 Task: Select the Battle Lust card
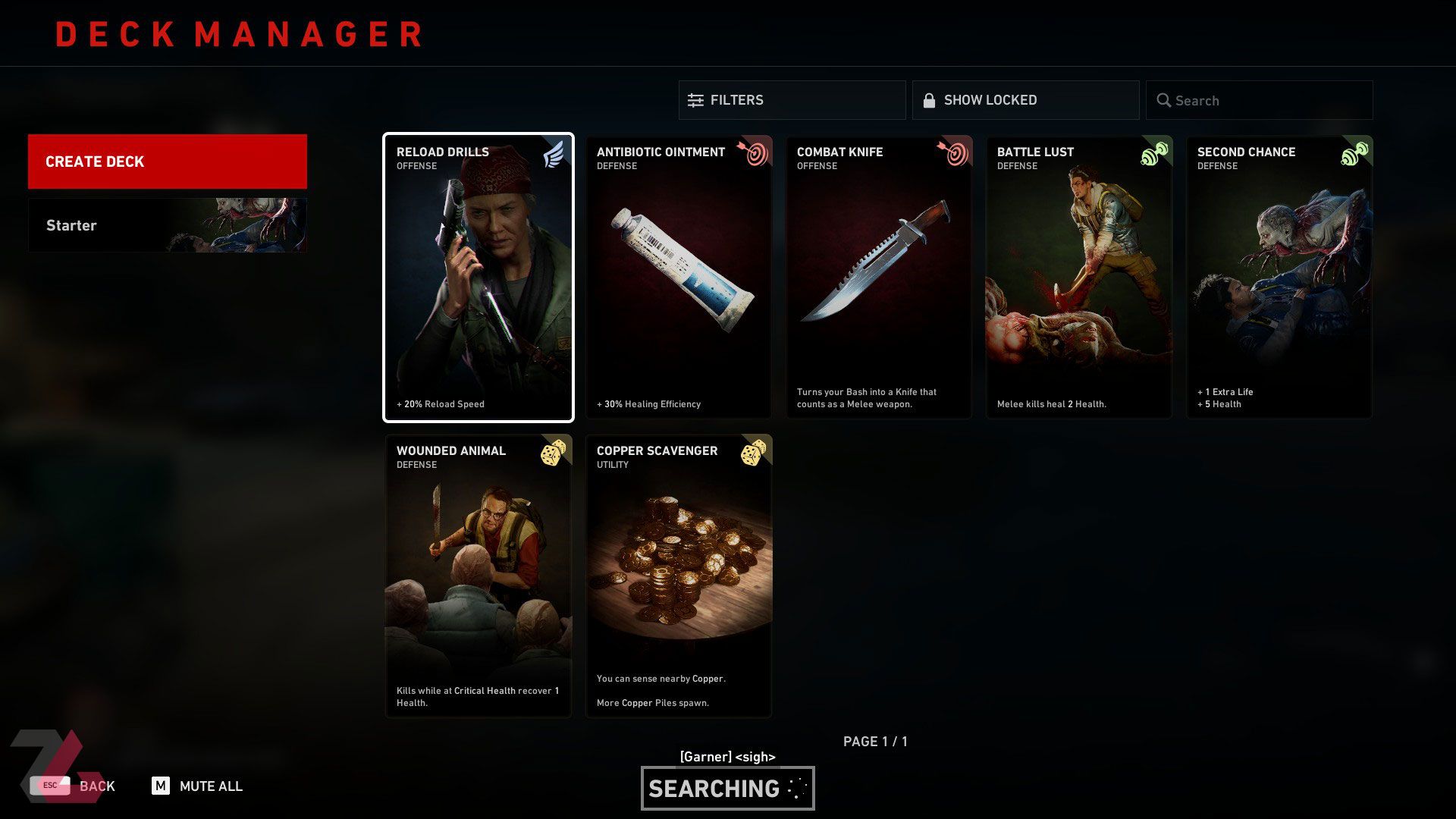point(1079,278)
